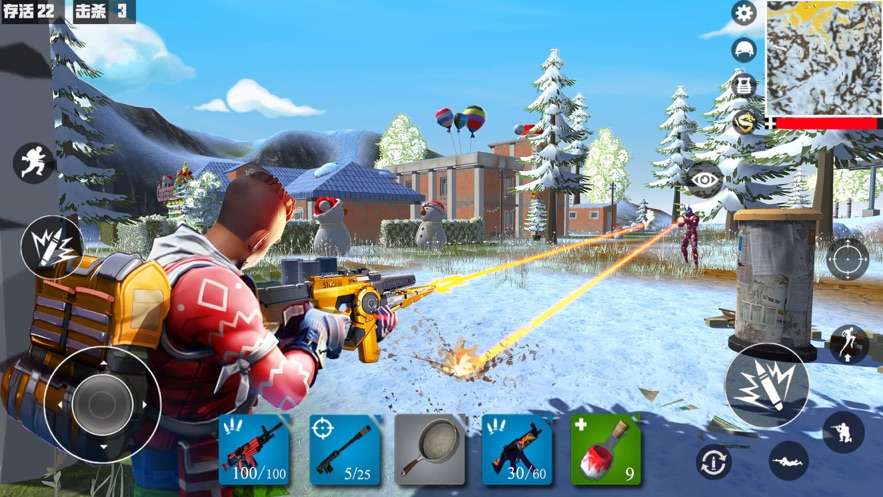Tap the jump button

pos(848,344)
